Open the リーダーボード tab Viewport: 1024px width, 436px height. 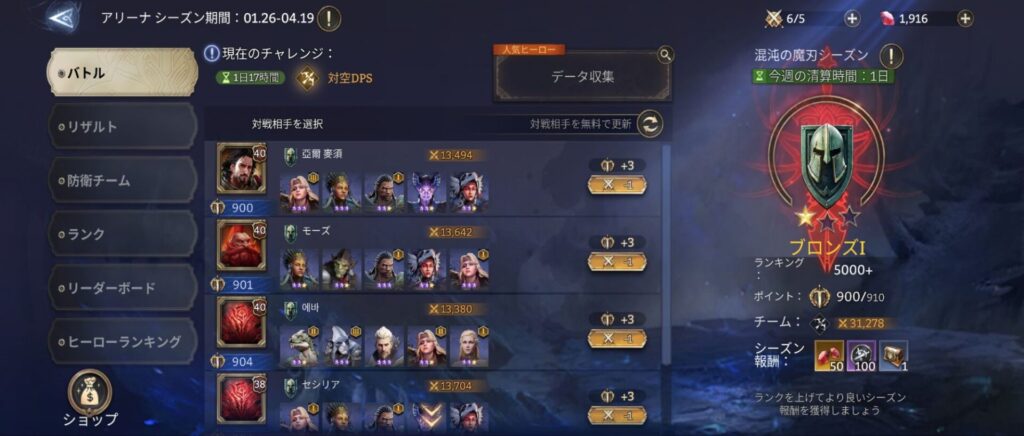(122, 288)
